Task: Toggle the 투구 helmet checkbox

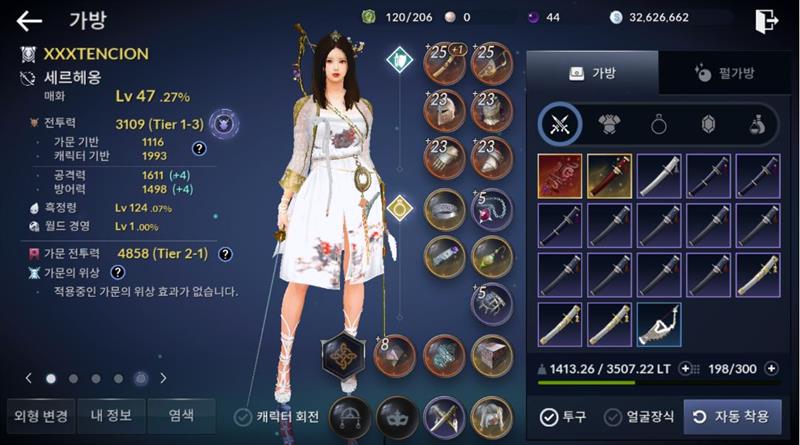Action: [x=549, y=417]
